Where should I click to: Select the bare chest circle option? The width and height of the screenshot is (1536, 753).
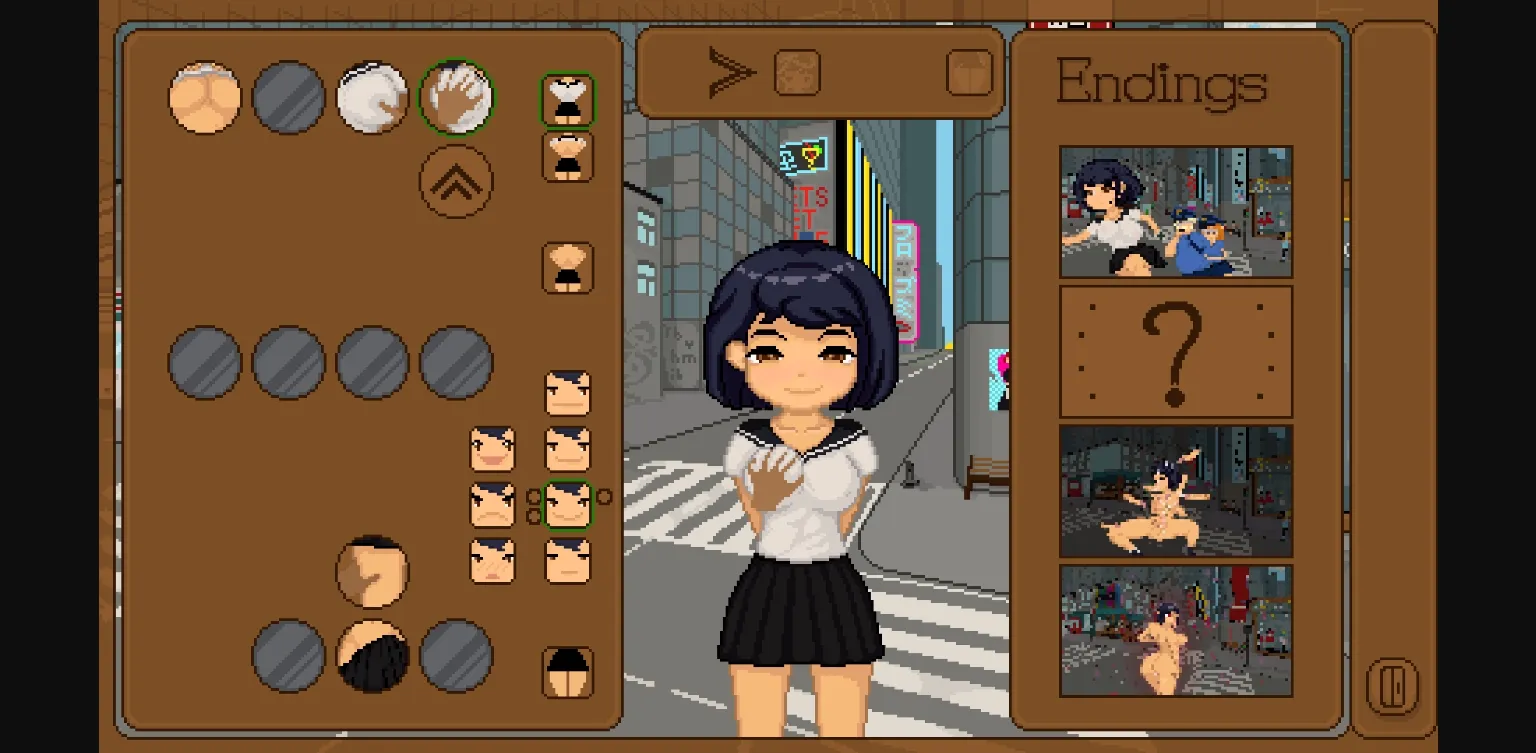(x=204, y=96)
